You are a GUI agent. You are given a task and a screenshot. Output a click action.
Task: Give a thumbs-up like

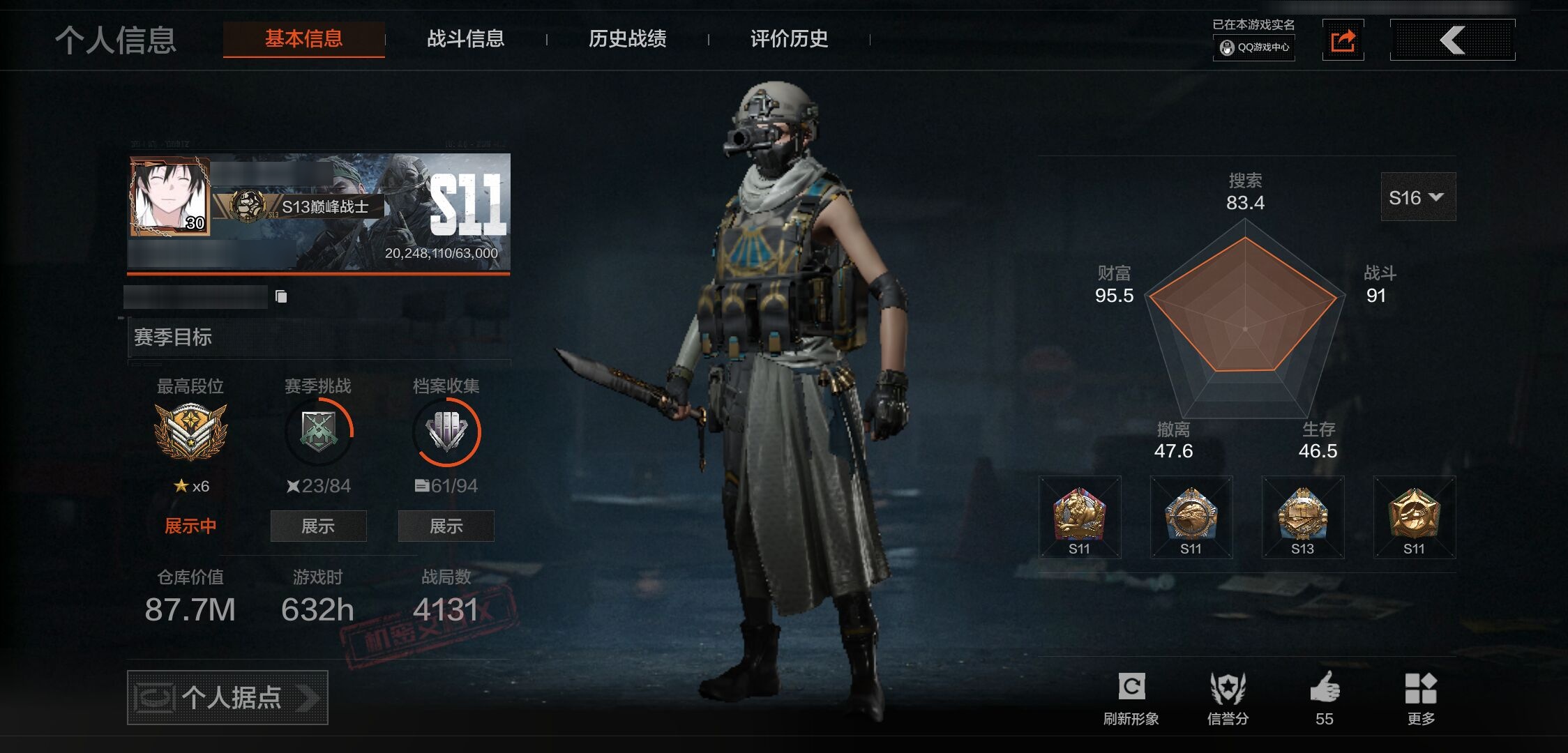pos(1324,698)
